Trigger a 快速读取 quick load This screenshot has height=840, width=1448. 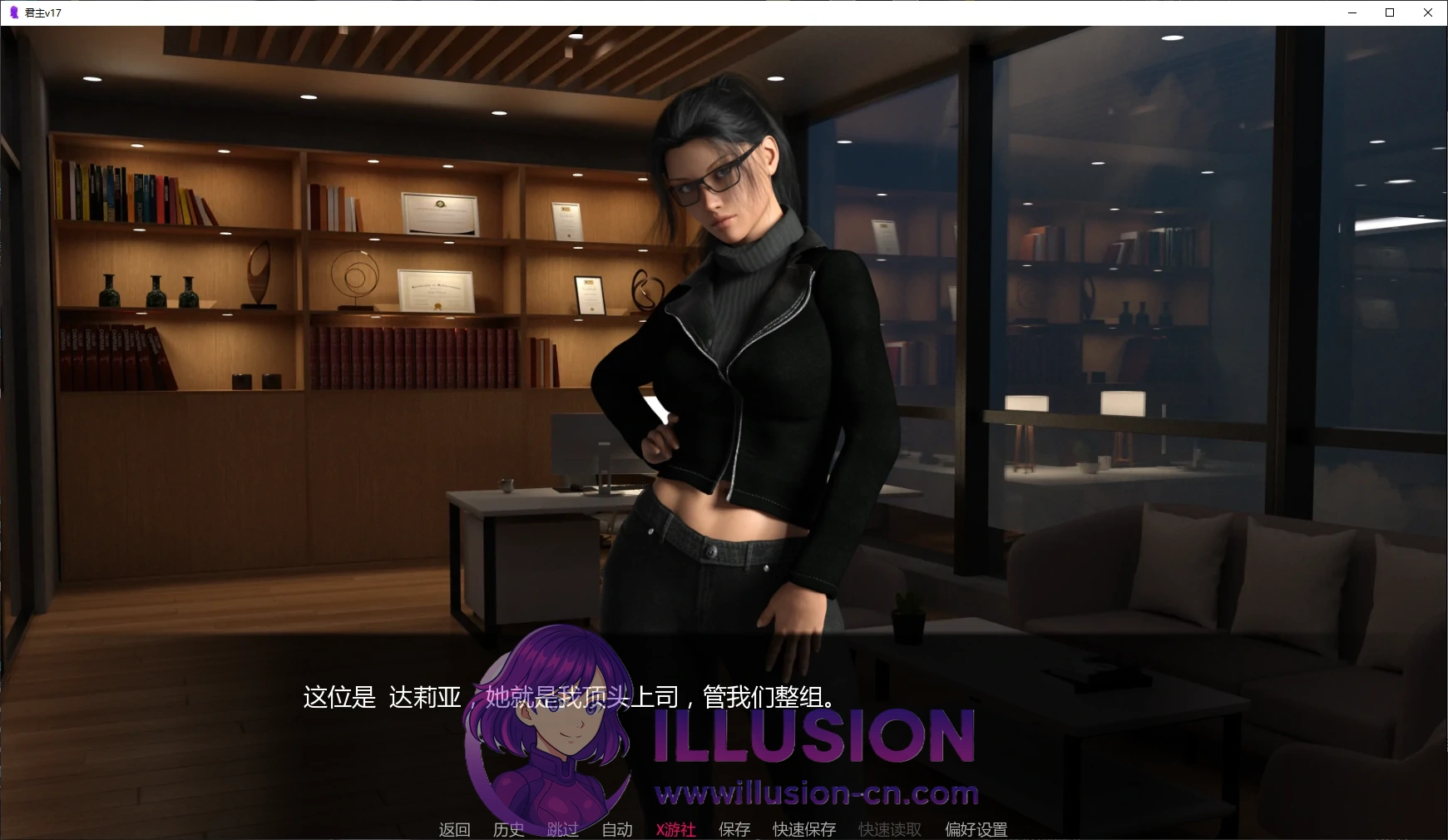(x=887, y=828)
